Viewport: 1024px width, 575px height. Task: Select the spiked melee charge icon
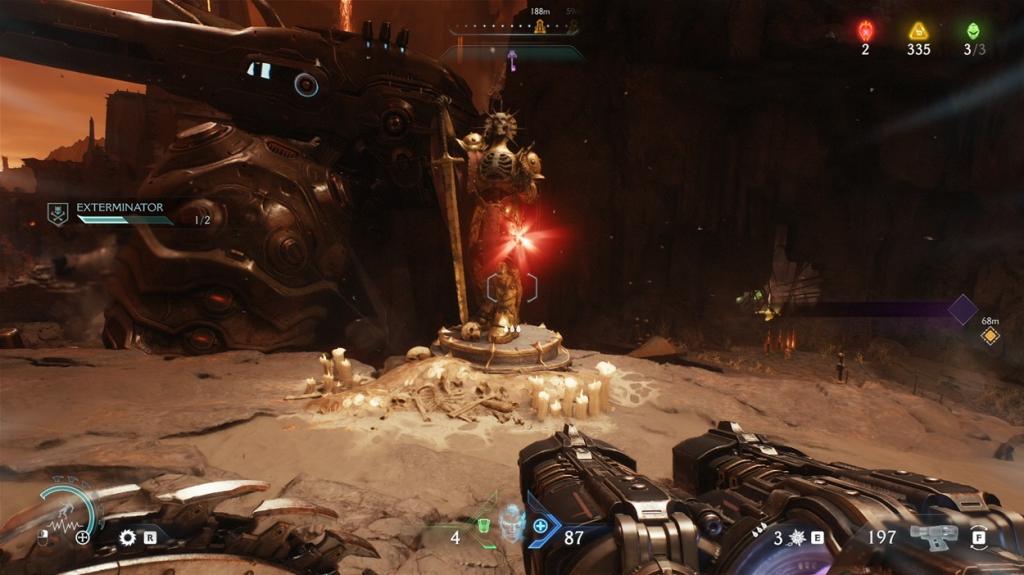pyautogui.click(x=797, y=537)
